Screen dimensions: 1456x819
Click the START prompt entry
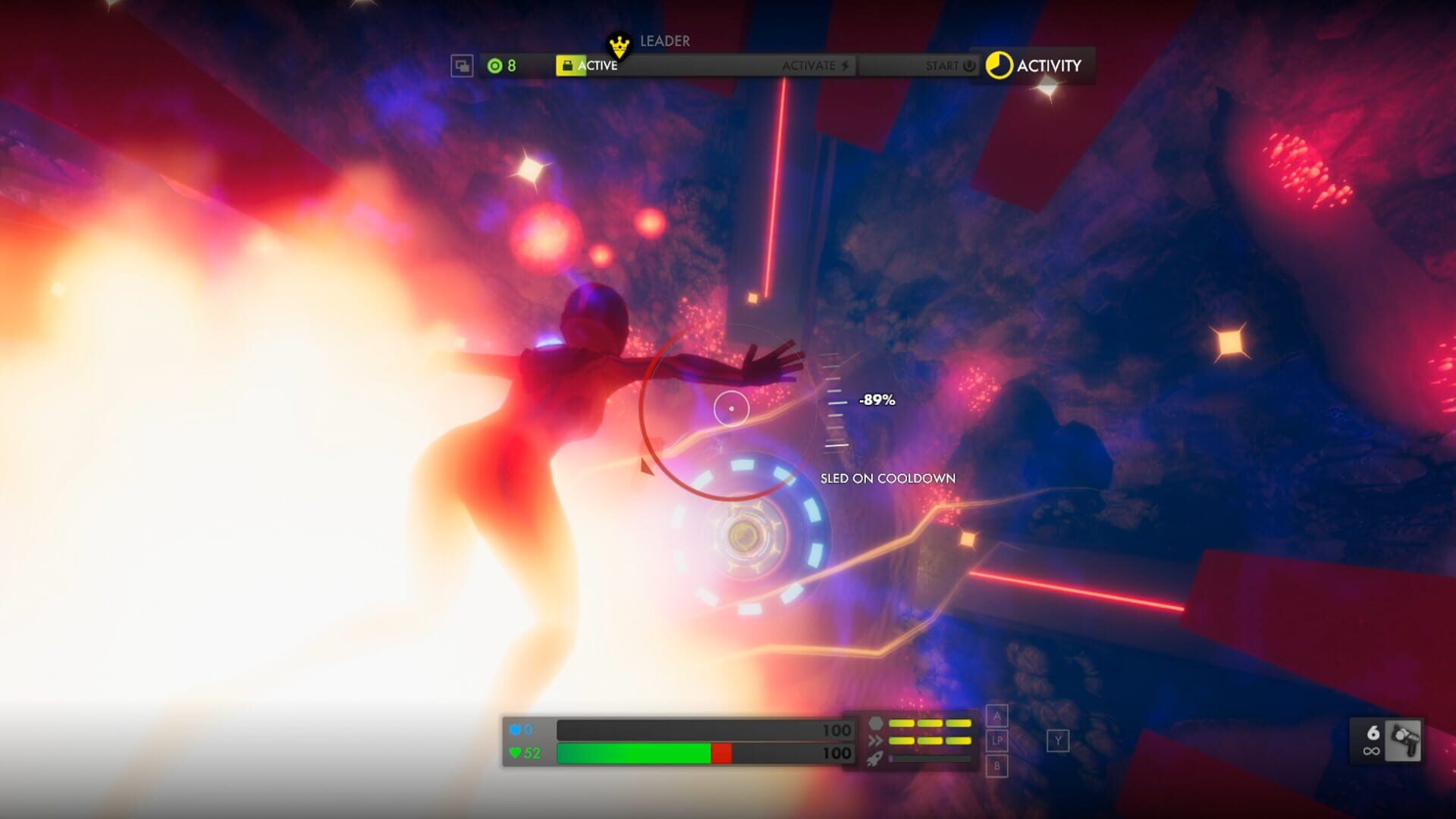click(x=944, y=66)
